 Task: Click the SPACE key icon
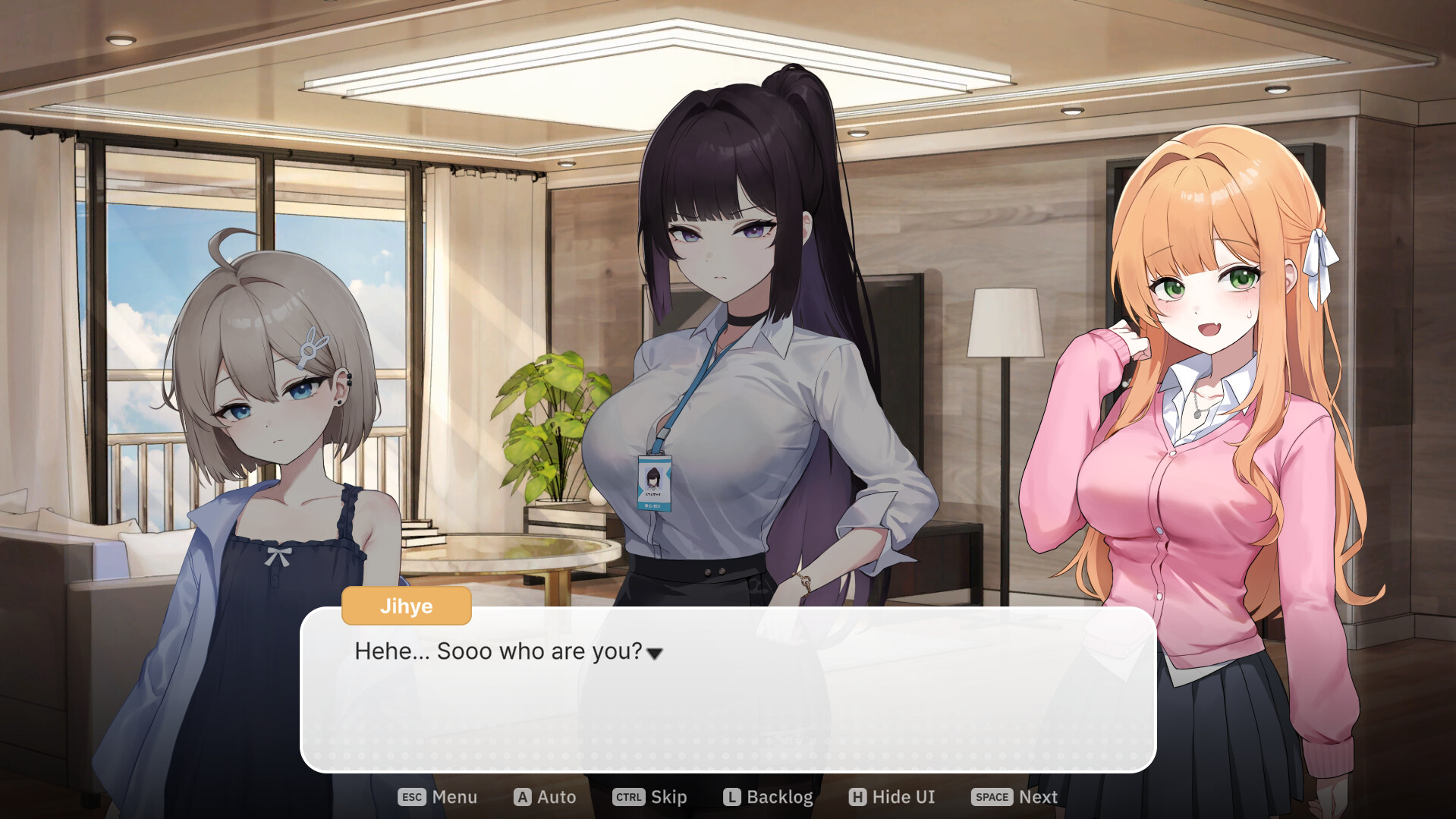[x=991, y=797]
